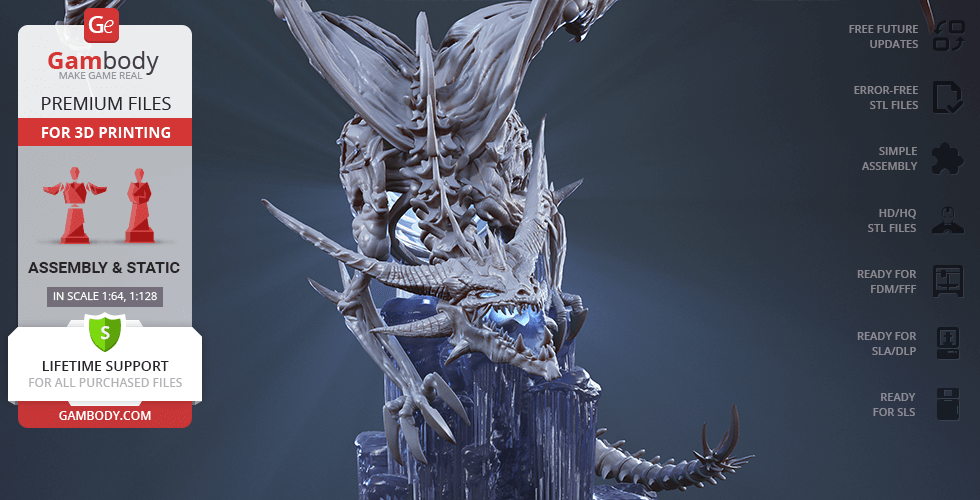
Task: Click the red Gambody logo badge
Action: 103,26
